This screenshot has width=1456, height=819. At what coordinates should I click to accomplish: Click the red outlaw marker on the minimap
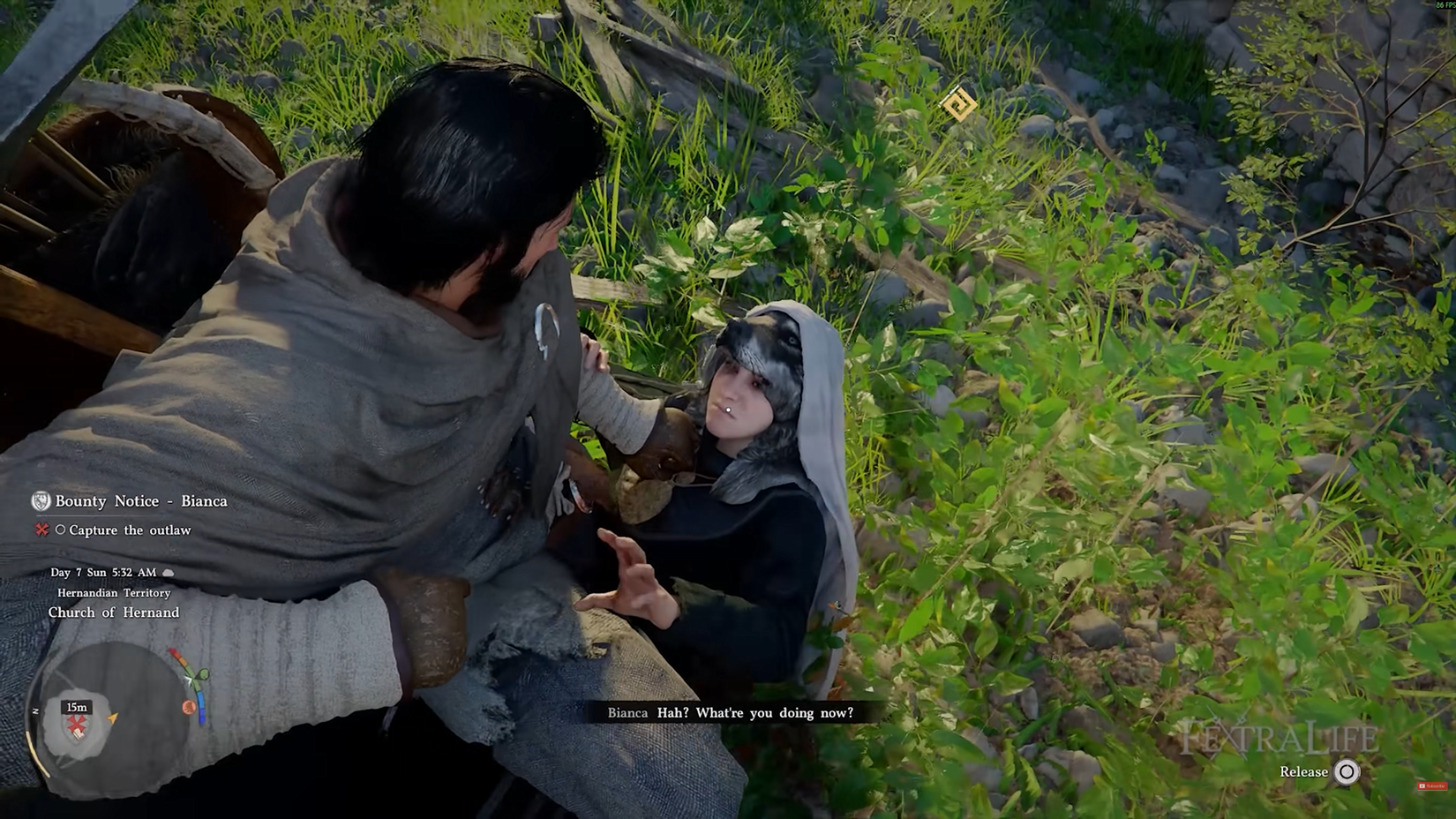click(78, 726)
